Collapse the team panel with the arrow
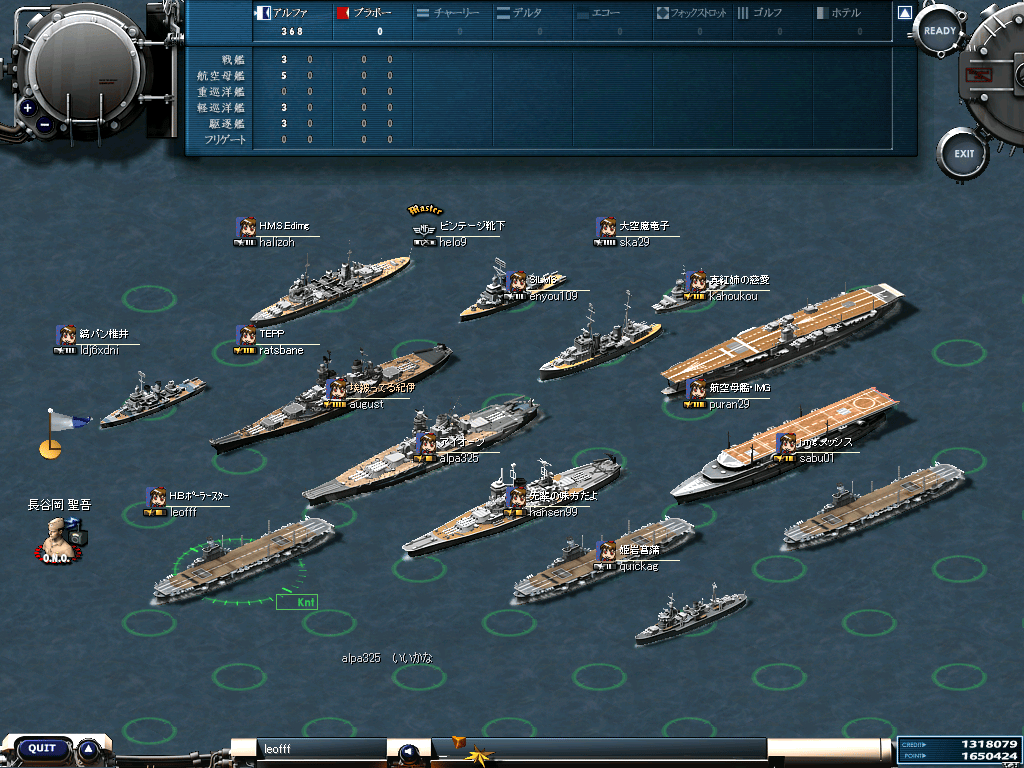Viewport: 1024px width, 768px height. coord(904,14)
